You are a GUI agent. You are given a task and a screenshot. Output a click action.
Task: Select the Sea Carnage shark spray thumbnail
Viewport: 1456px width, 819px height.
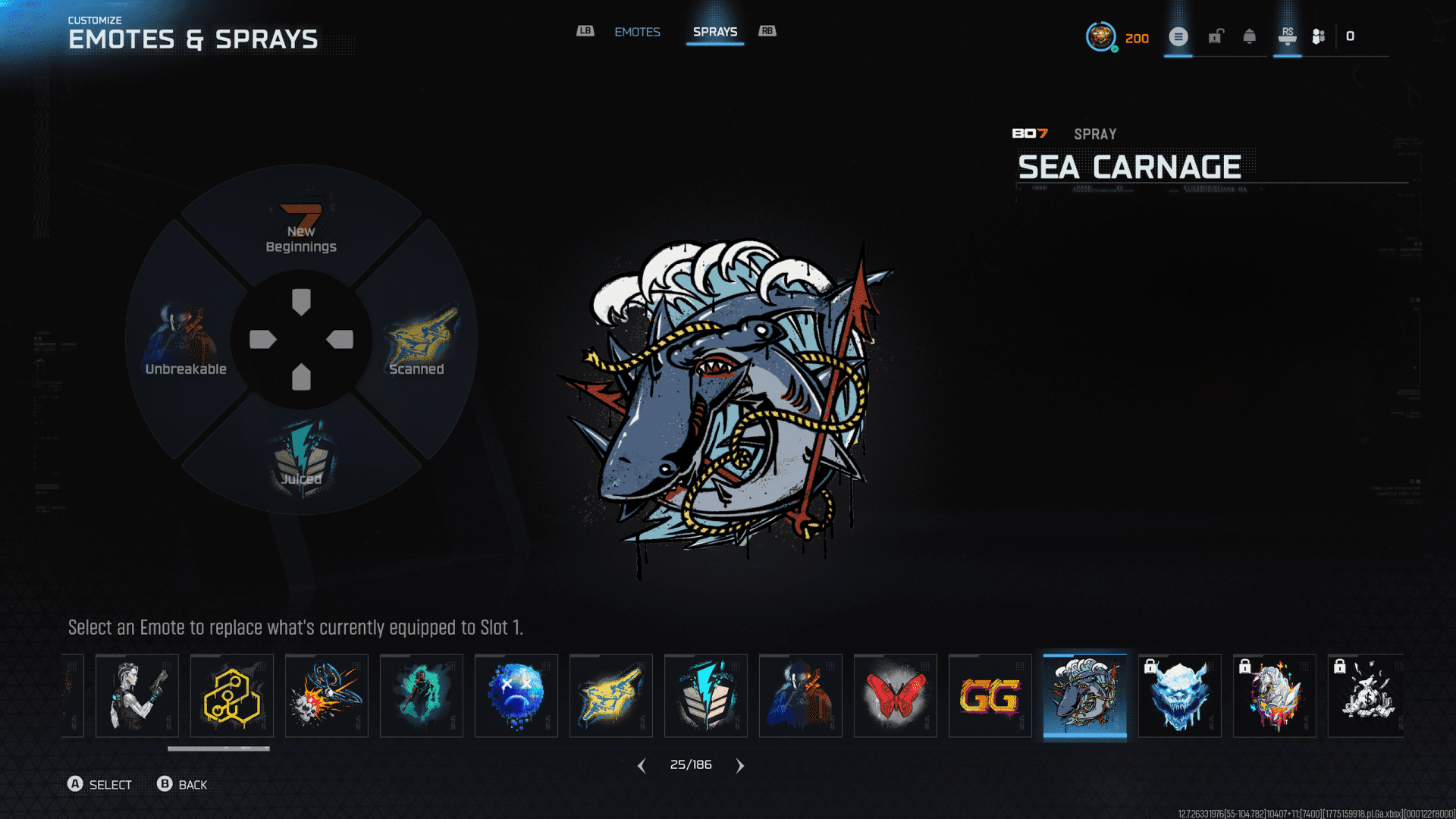[1084, 695]
